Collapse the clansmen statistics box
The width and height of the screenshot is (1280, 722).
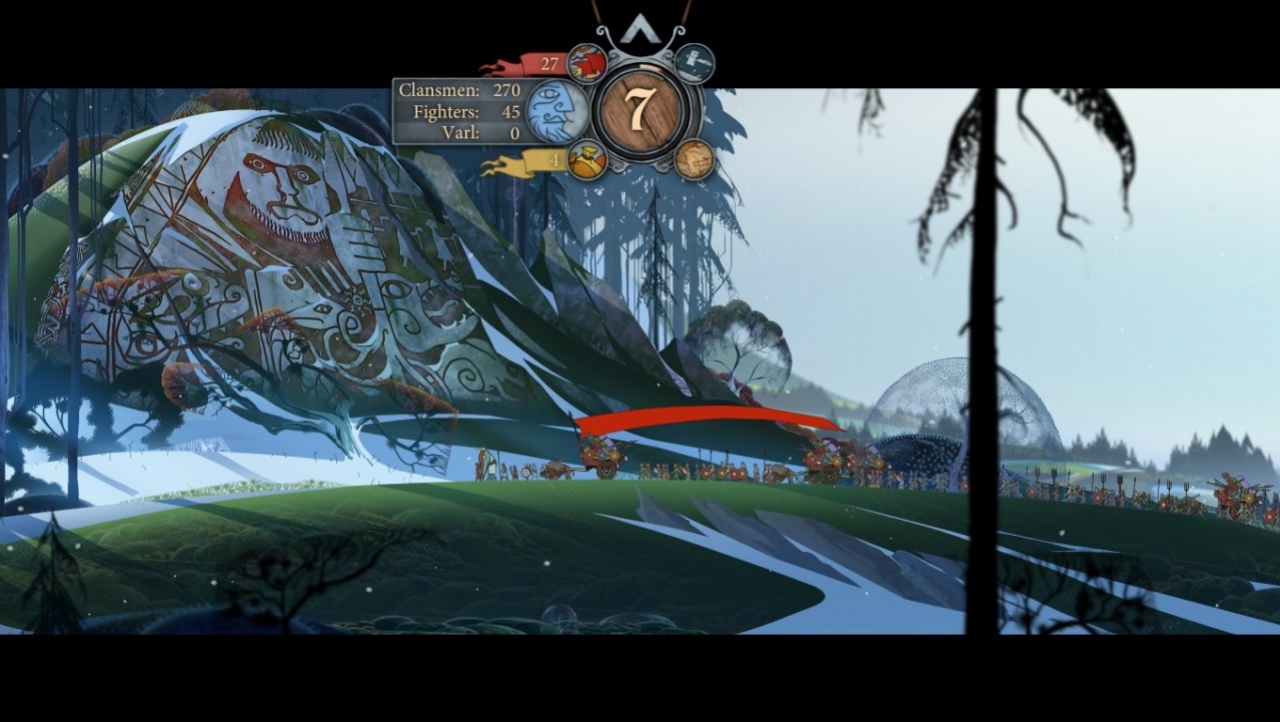458,110
